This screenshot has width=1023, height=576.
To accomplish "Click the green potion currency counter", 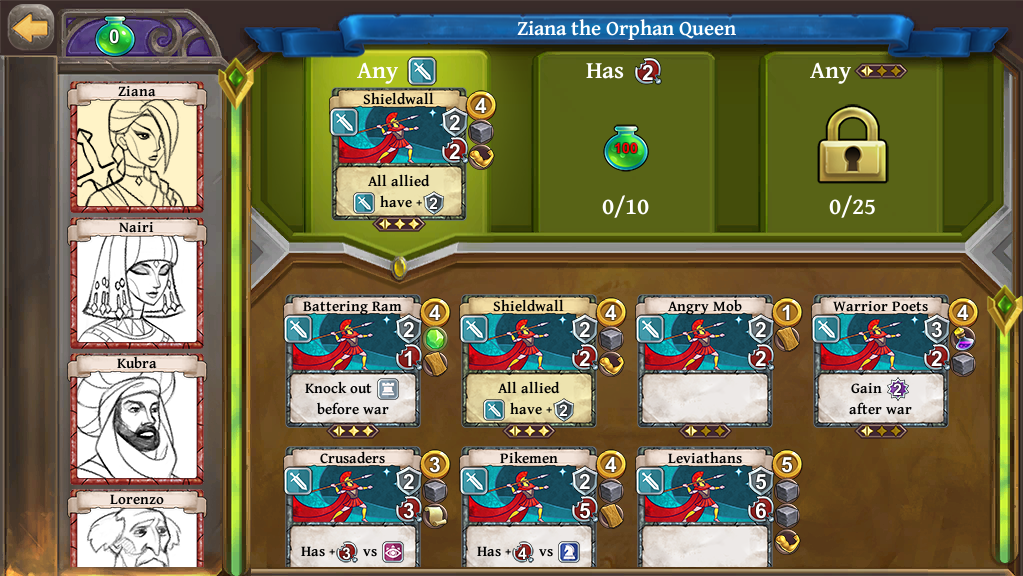I will [x=114, y=37].
